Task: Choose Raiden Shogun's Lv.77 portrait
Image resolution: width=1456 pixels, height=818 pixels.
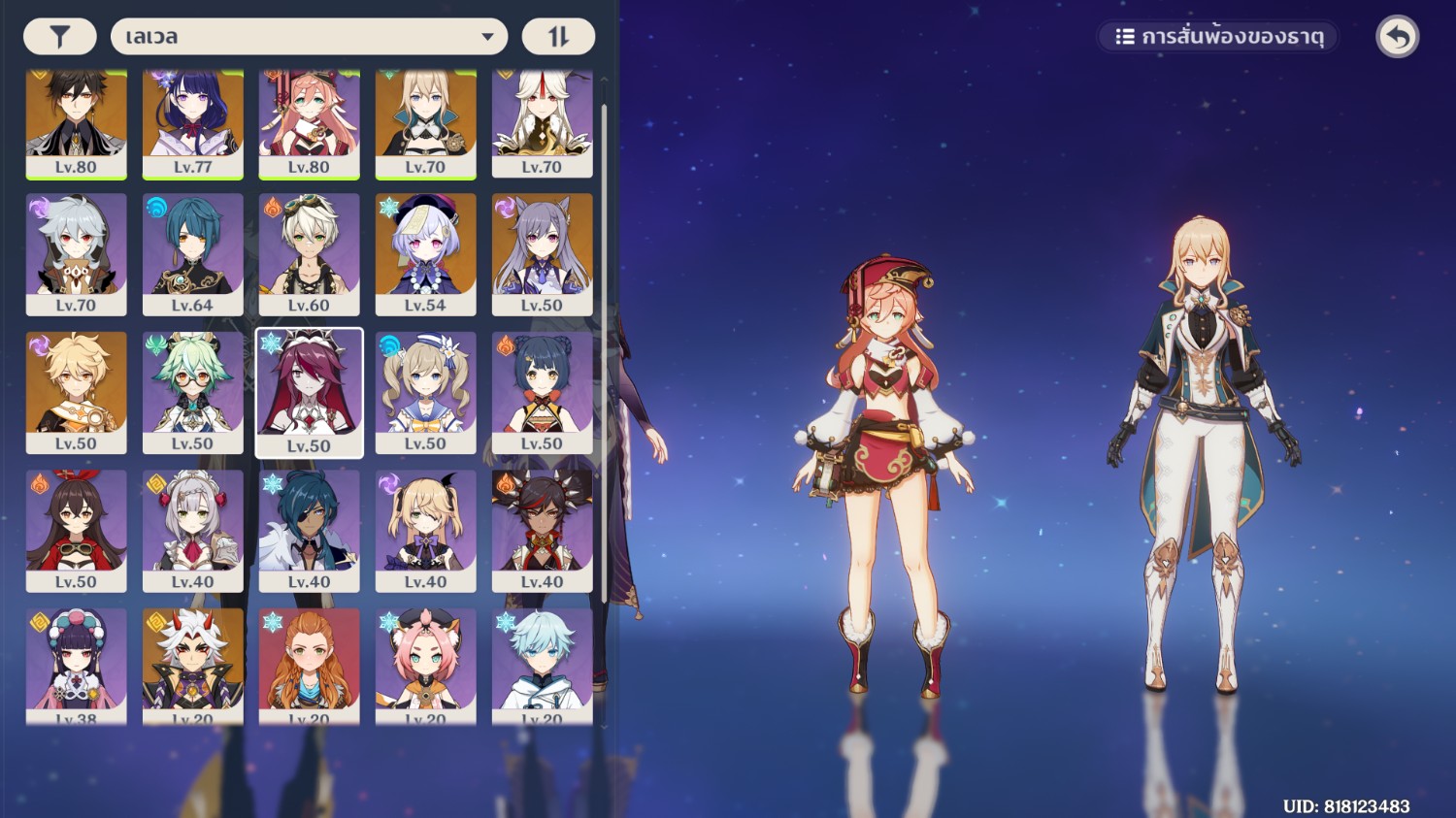Action: pos(192,121)
